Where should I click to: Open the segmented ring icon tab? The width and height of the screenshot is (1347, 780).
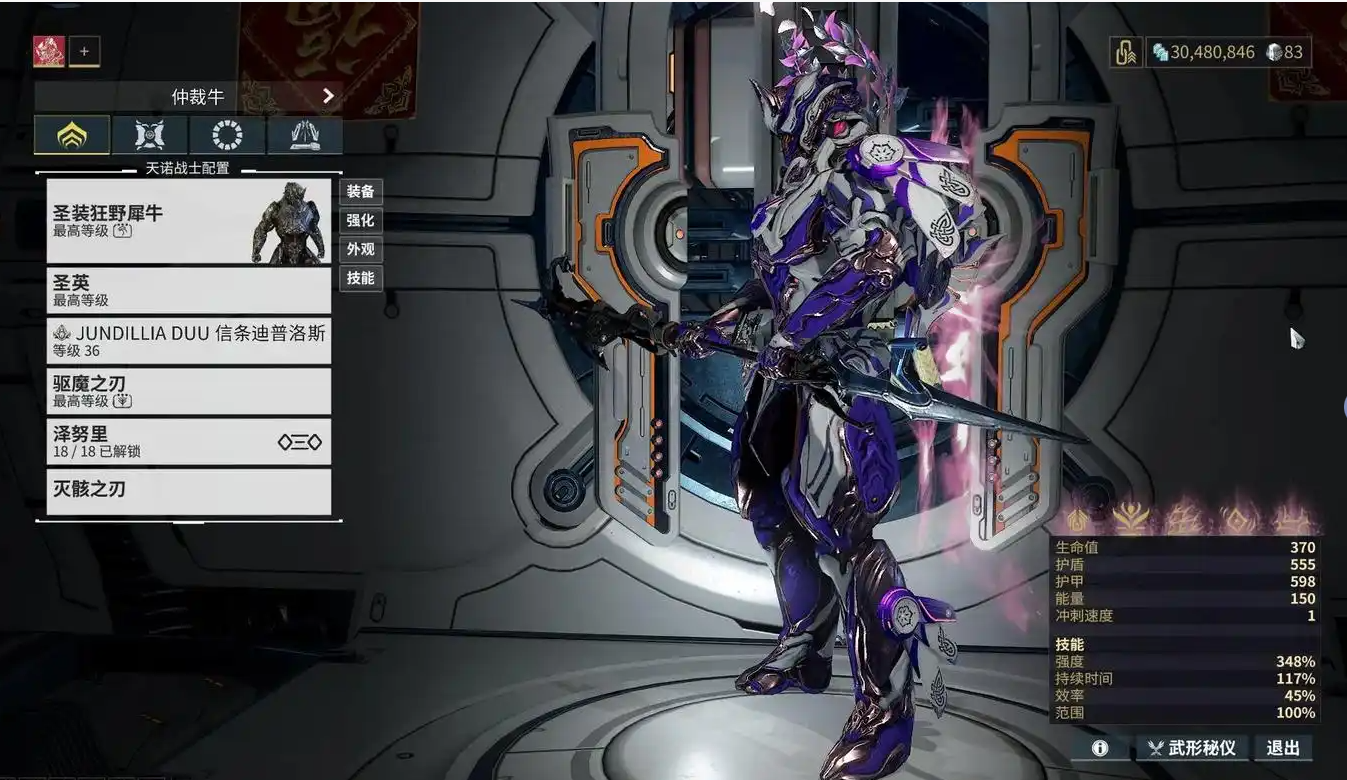(x=227, y=135)
